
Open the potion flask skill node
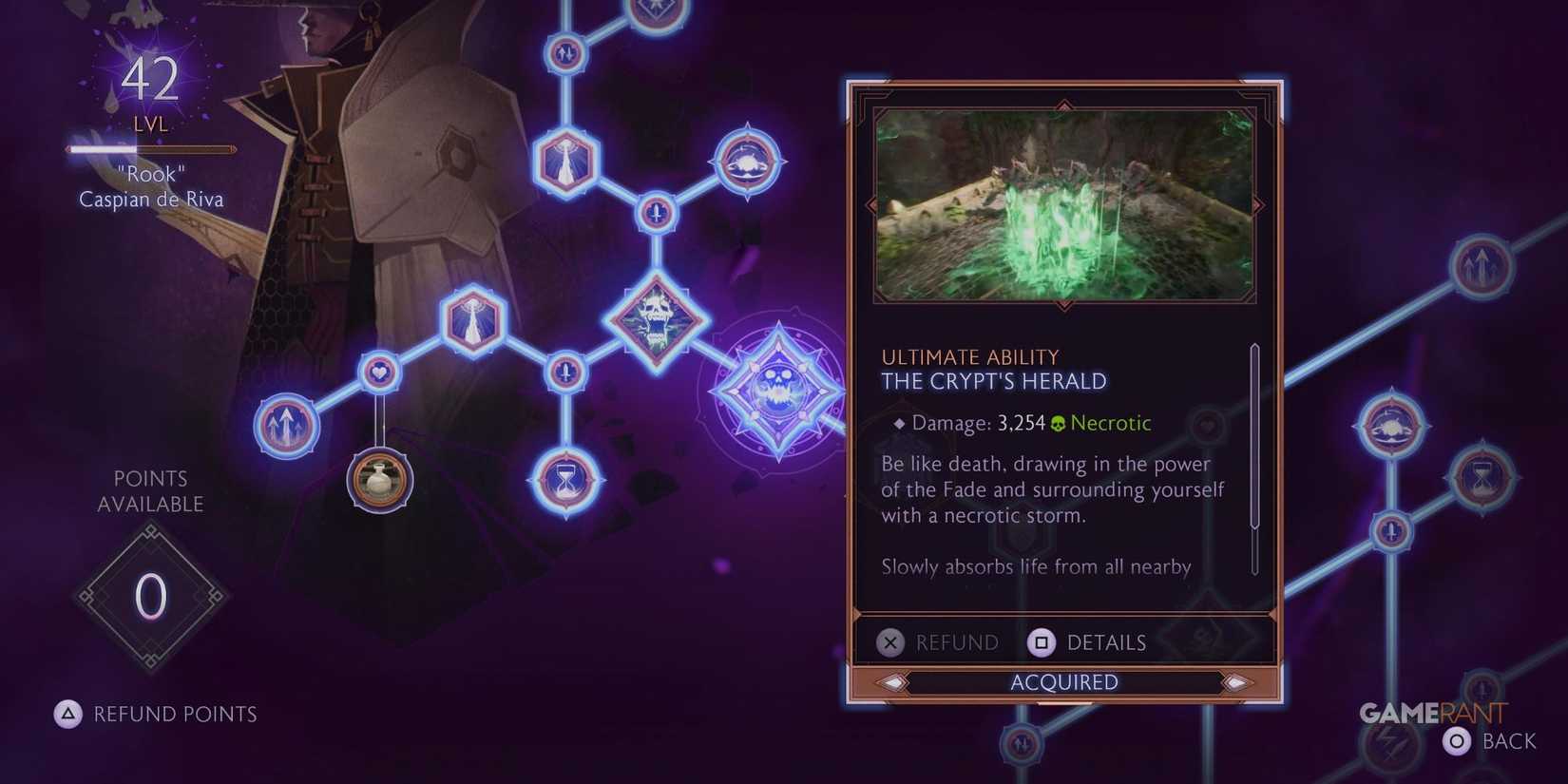tap(378, 482)
